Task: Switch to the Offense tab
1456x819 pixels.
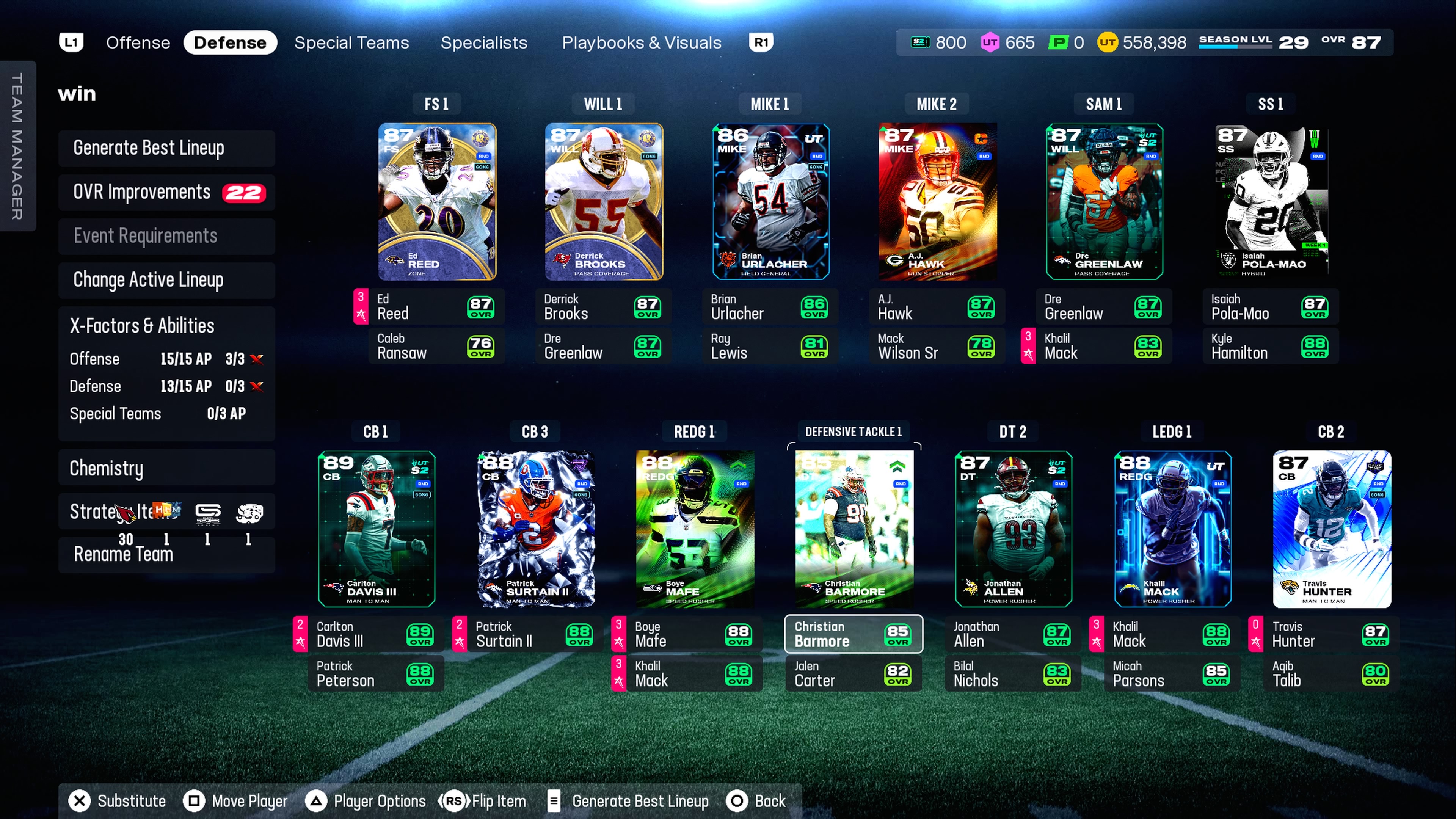Action: pos(138,43)
